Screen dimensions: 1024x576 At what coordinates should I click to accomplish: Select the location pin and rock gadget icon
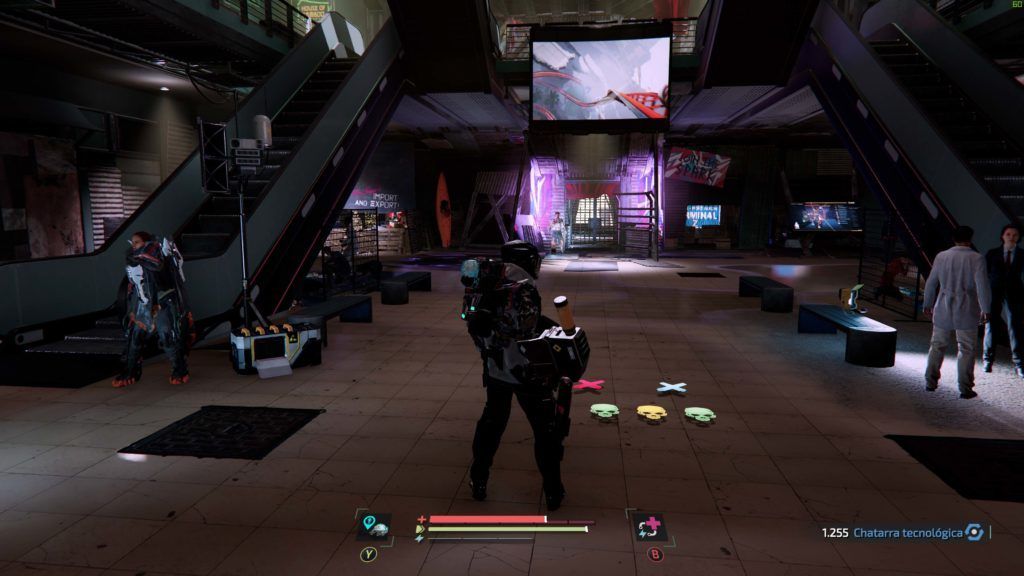click(x=372, y=526)
